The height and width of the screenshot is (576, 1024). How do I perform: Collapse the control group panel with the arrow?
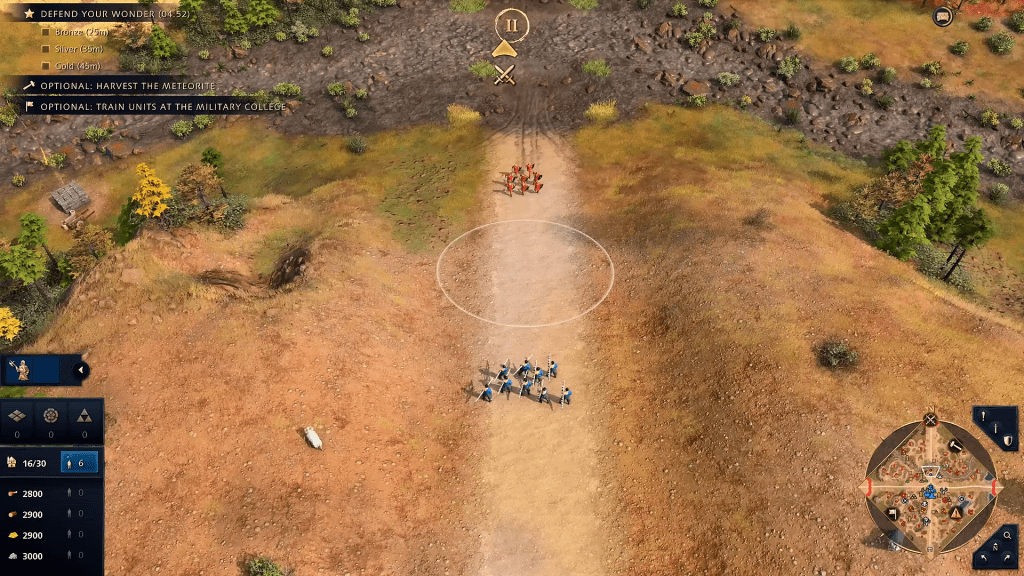coord(81,371)
